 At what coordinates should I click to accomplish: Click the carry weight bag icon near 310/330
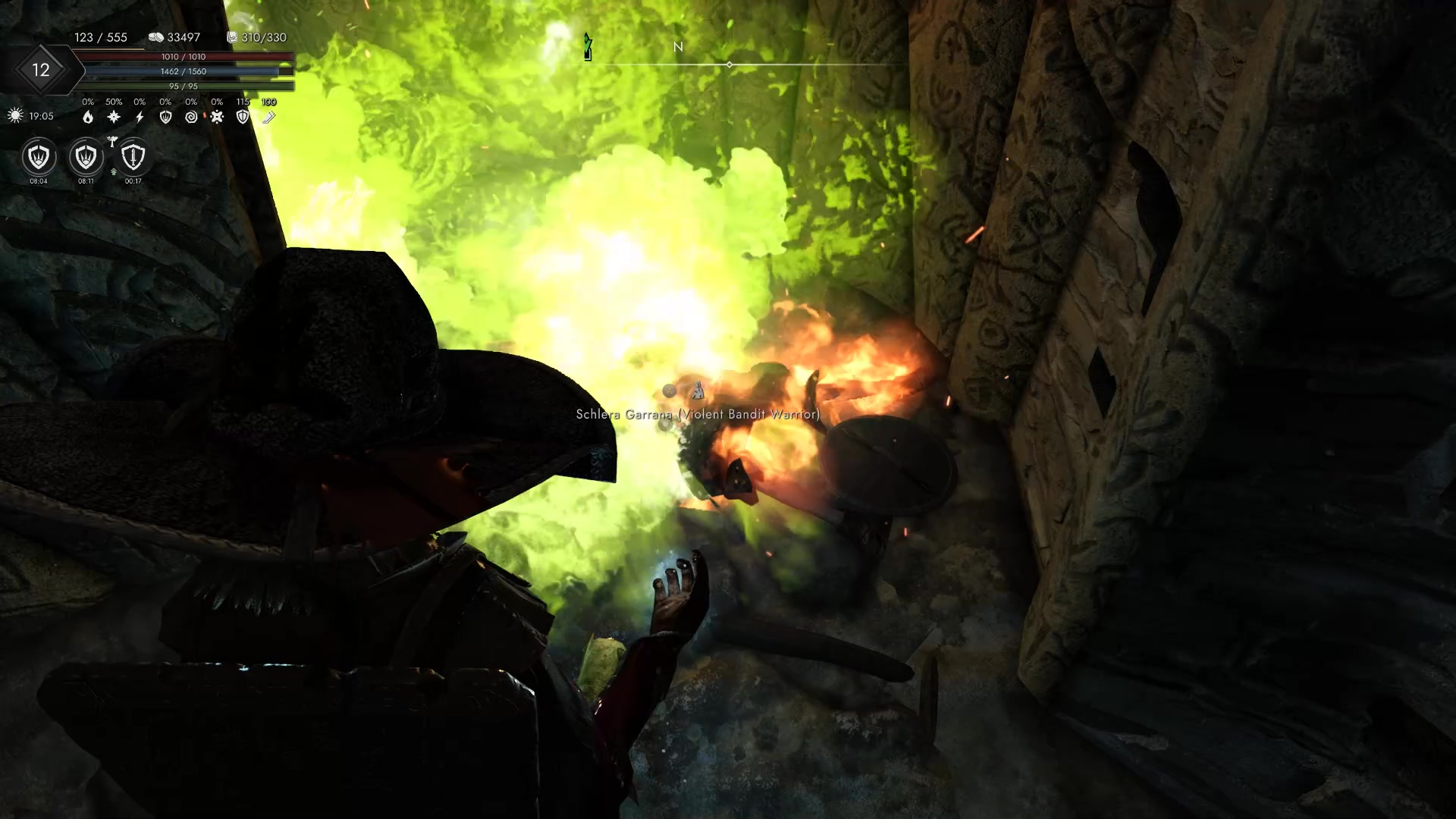point(232,36)
